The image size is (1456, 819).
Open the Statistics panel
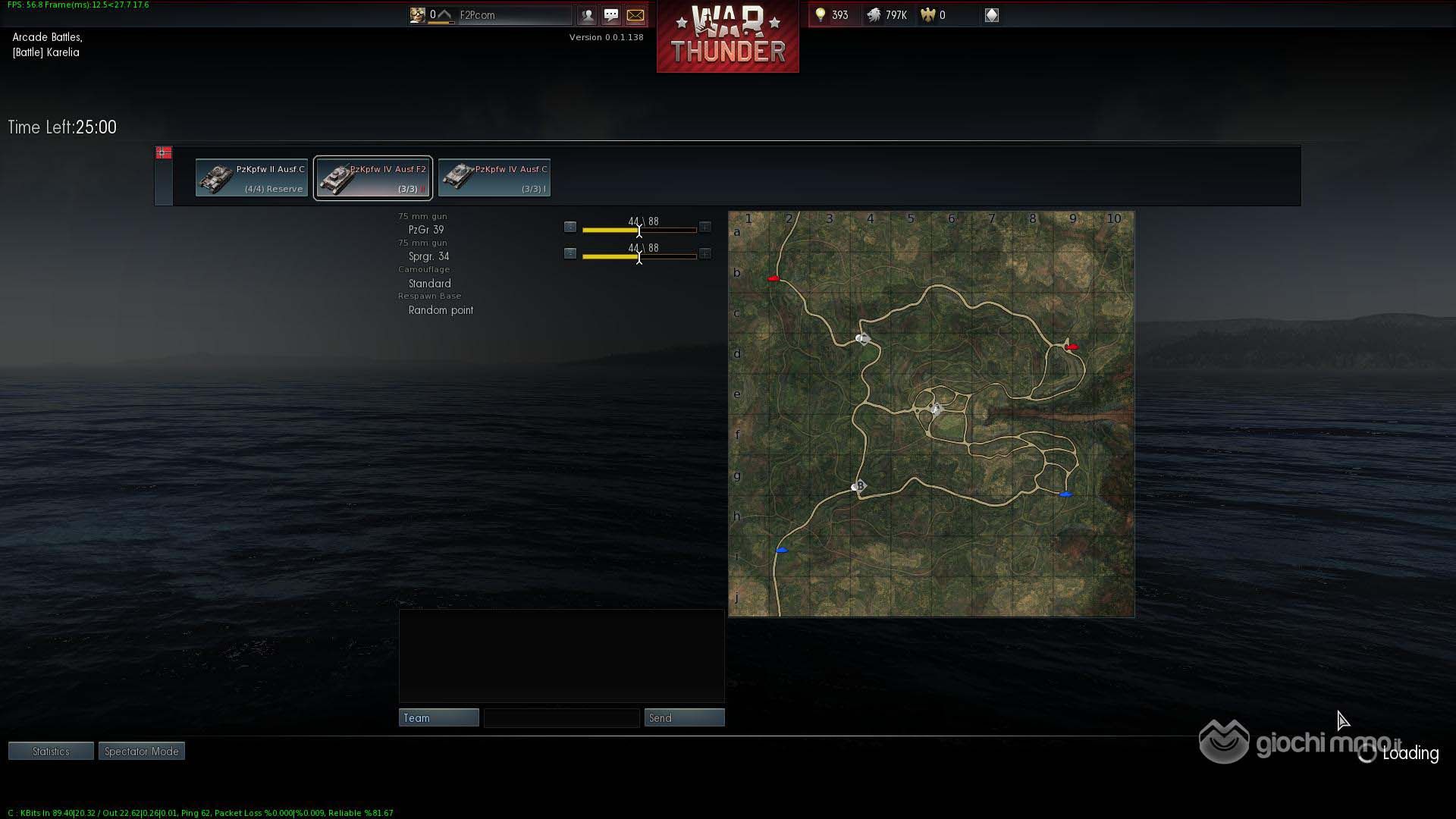pyautogui.click(x=51, y=752)
